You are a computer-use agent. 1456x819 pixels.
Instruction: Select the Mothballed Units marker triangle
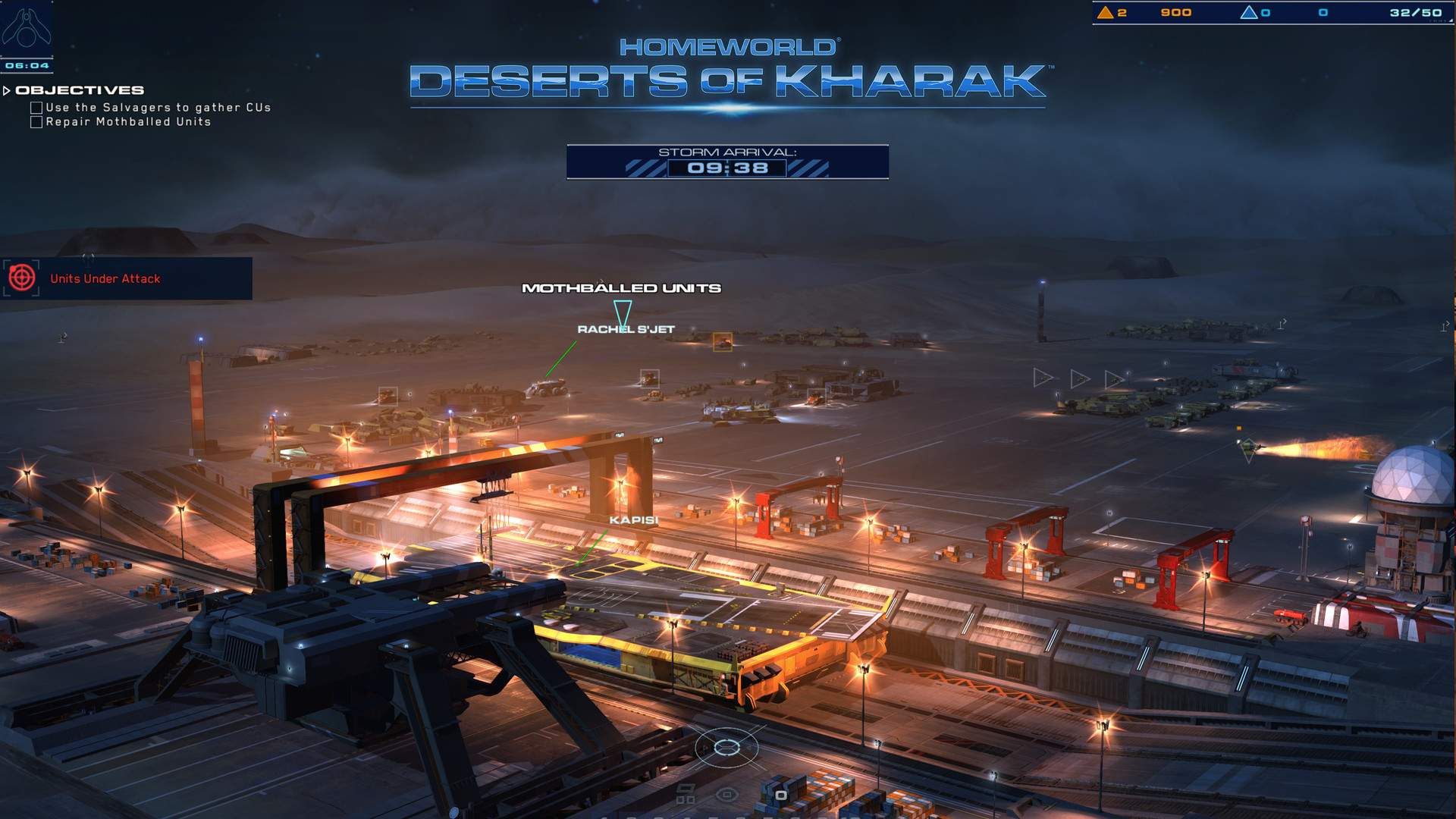[623, 309]
